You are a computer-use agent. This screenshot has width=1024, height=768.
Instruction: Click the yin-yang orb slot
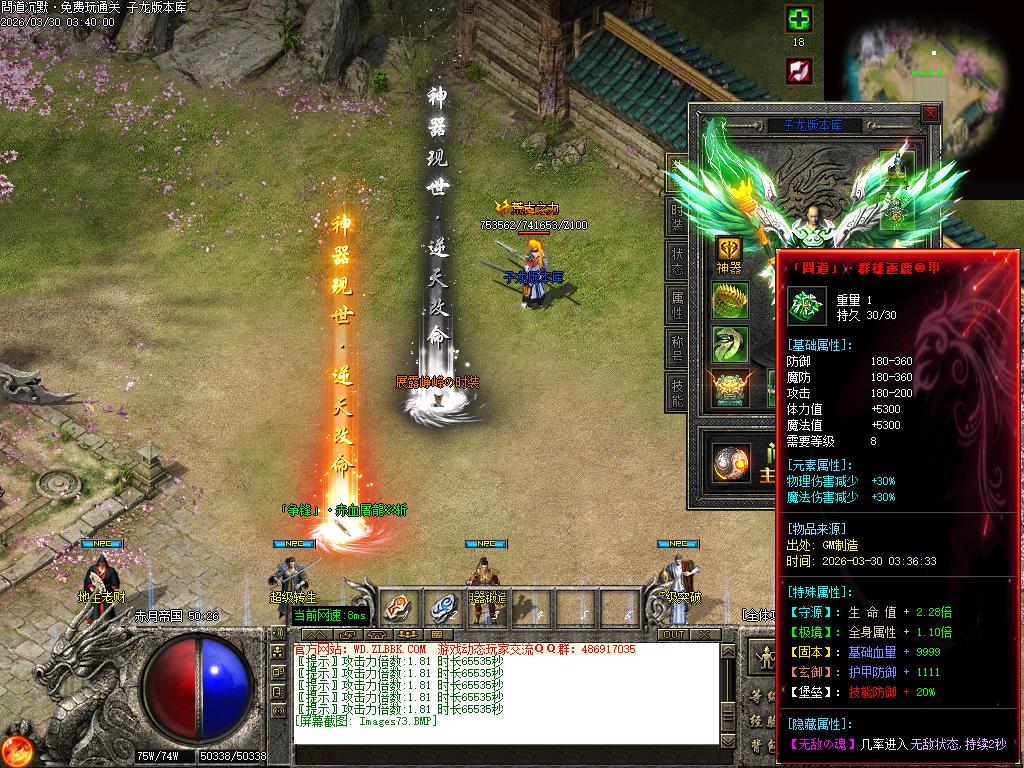click(x=730, y=462)
